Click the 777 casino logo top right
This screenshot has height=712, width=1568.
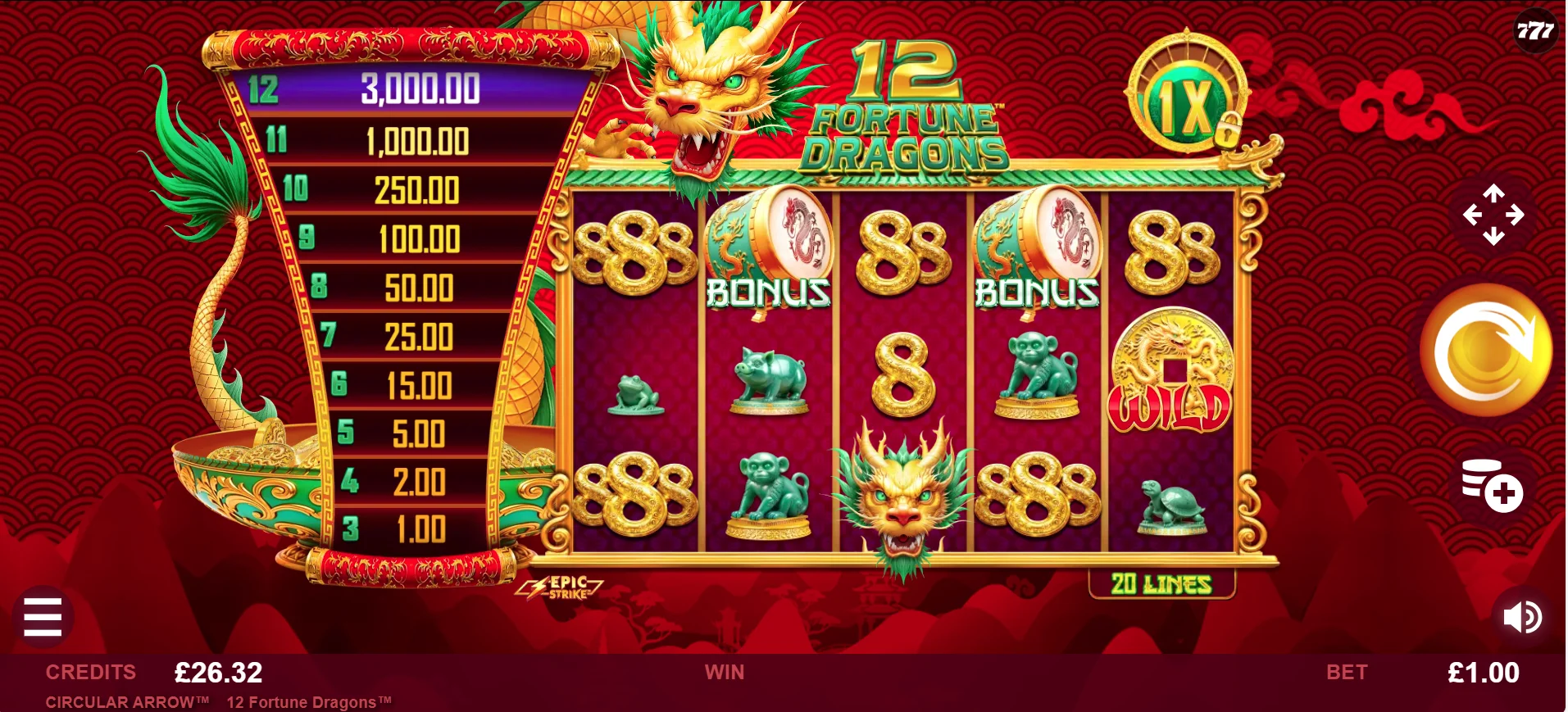[x=1536, y=31]
